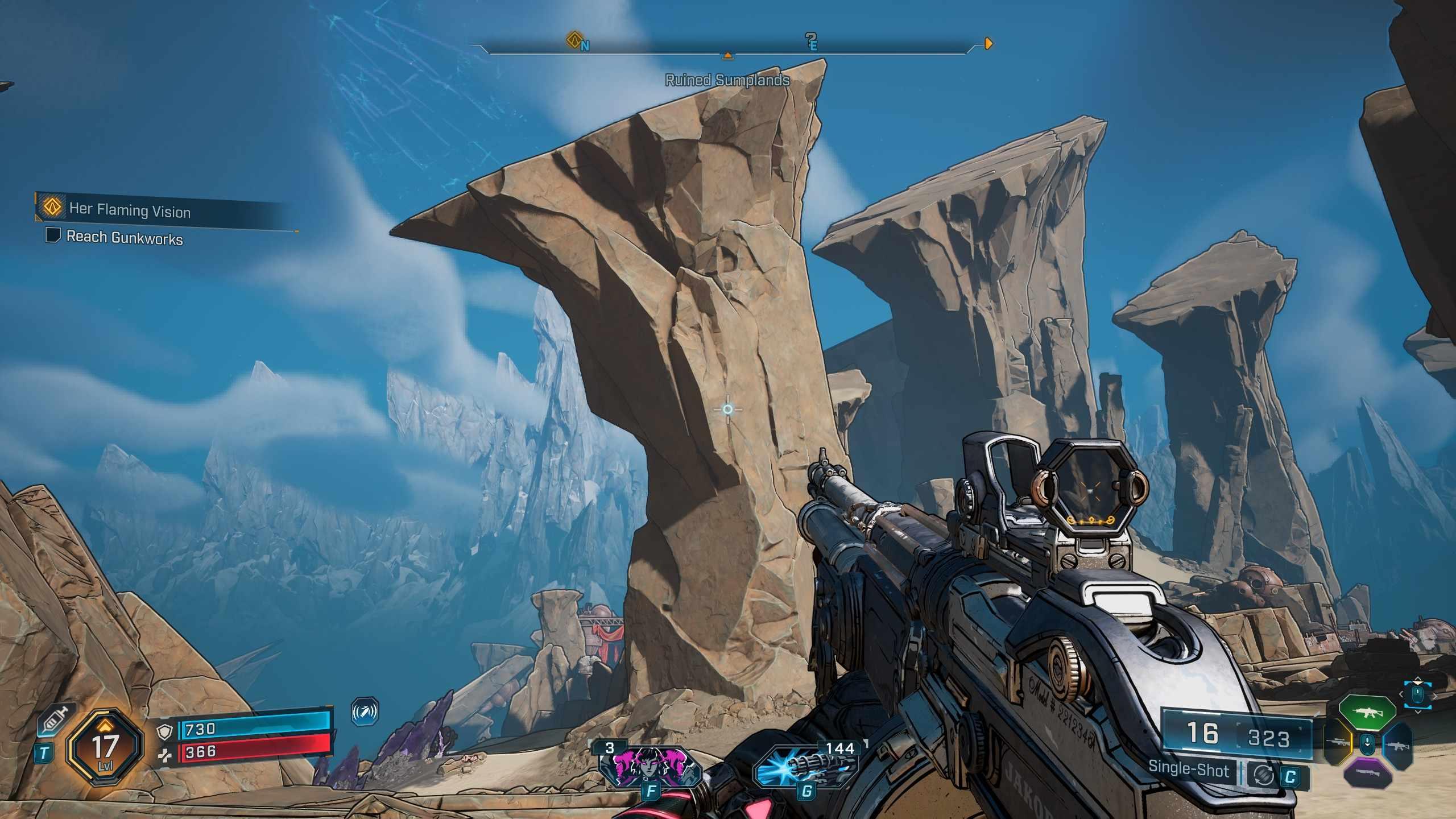Click the bullet status buff icon

tap(365, 712)
